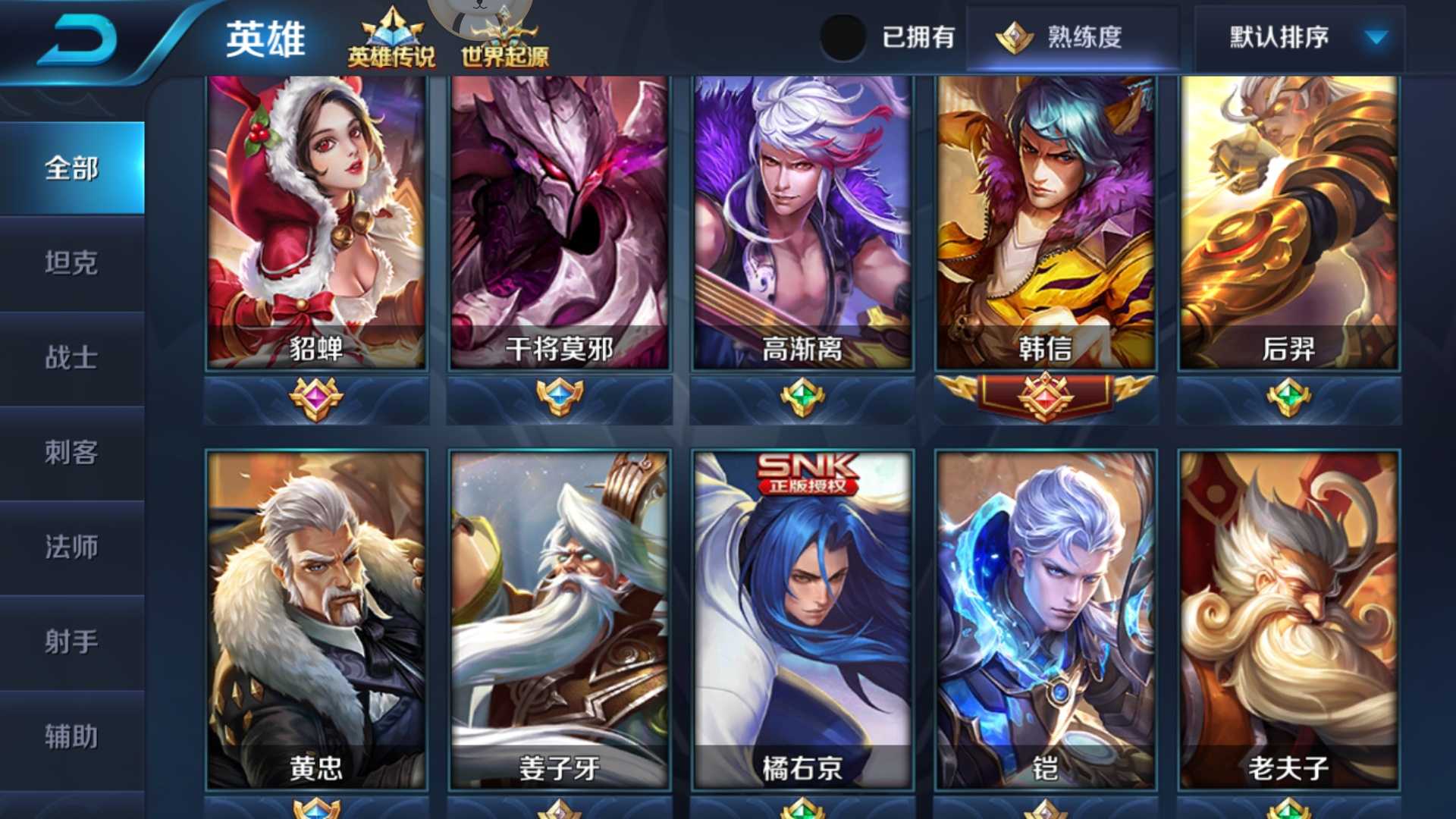Select the 辅助 support category
The height and width of the screenshot is (819, 1456).
(x=72, y=735)
